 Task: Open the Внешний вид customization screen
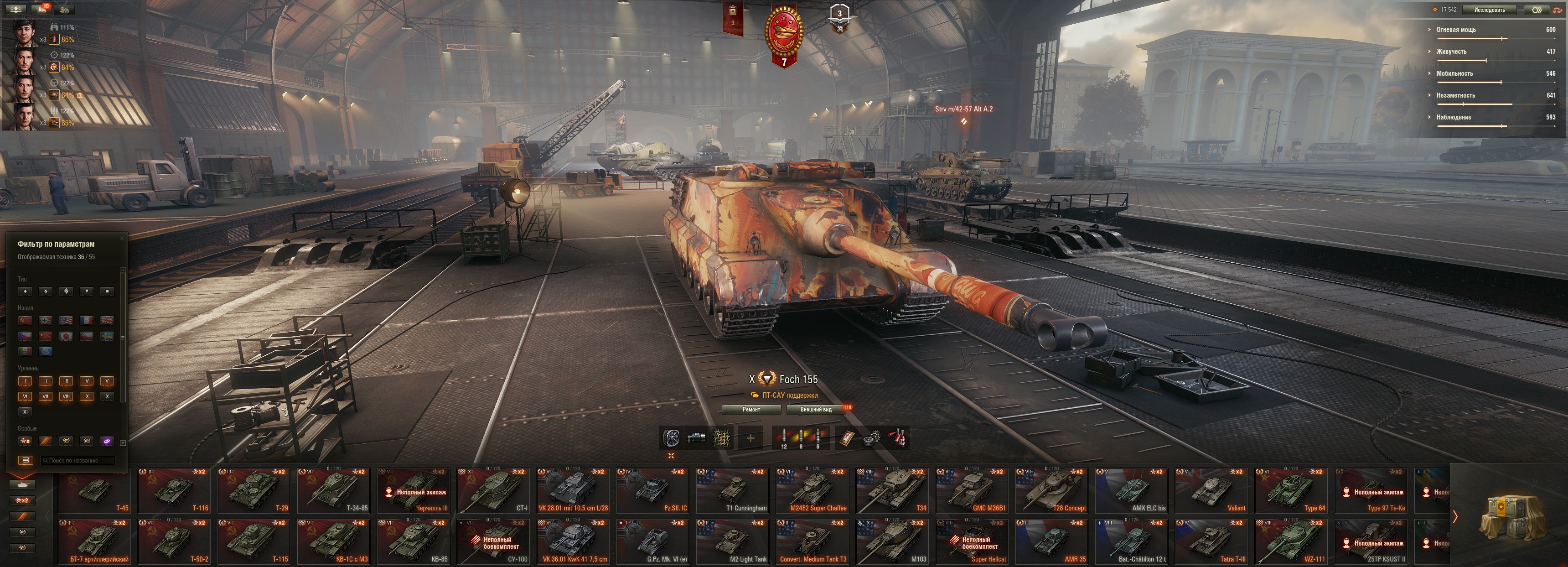(816, 410)
